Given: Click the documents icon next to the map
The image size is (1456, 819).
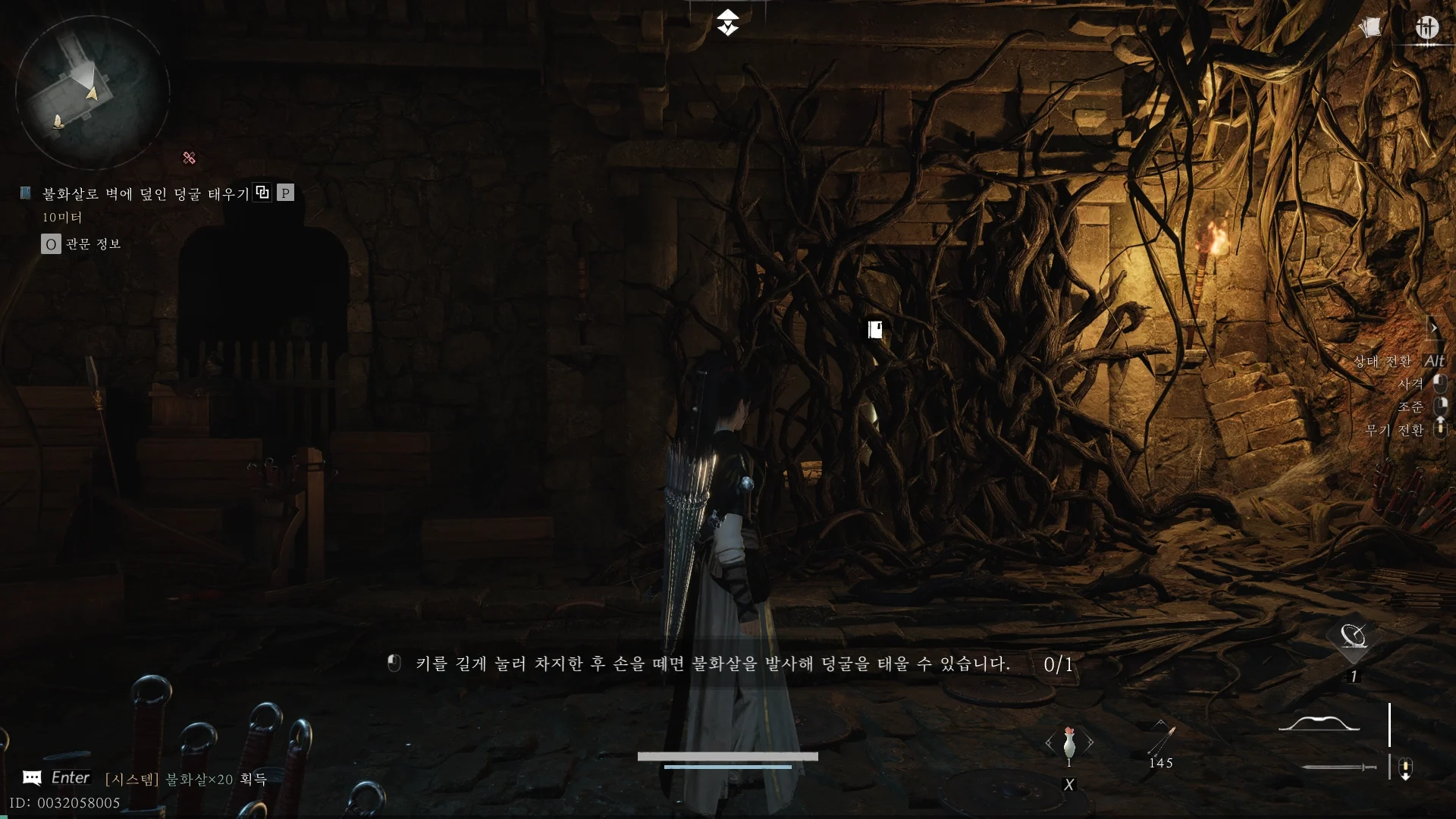Looking at the screenshot, I should point(1370,27).
